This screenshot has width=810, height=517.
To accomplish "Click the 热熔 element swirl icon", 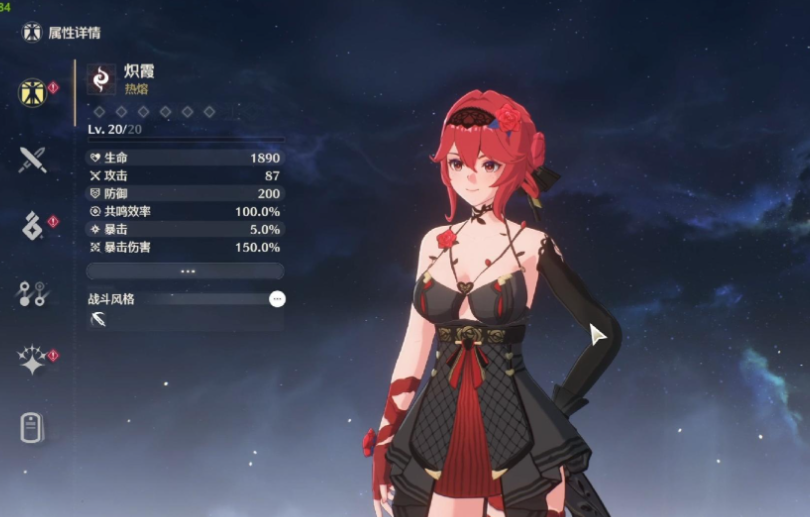I will pos(101,78).
